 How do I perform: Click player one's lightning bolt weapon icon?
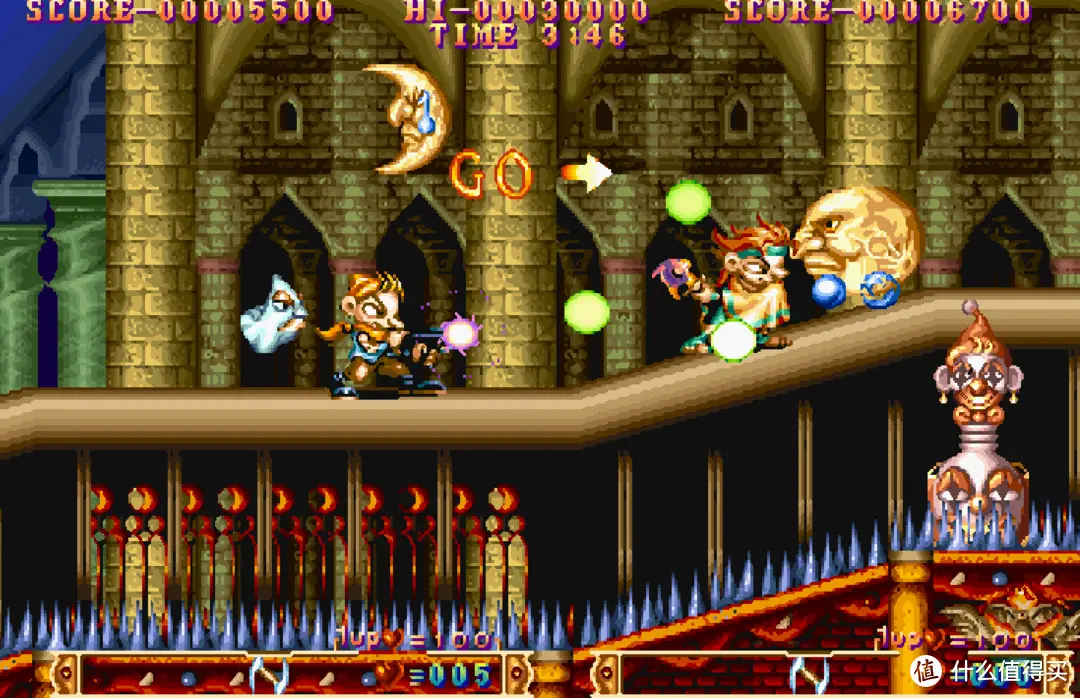pos(268,675)
